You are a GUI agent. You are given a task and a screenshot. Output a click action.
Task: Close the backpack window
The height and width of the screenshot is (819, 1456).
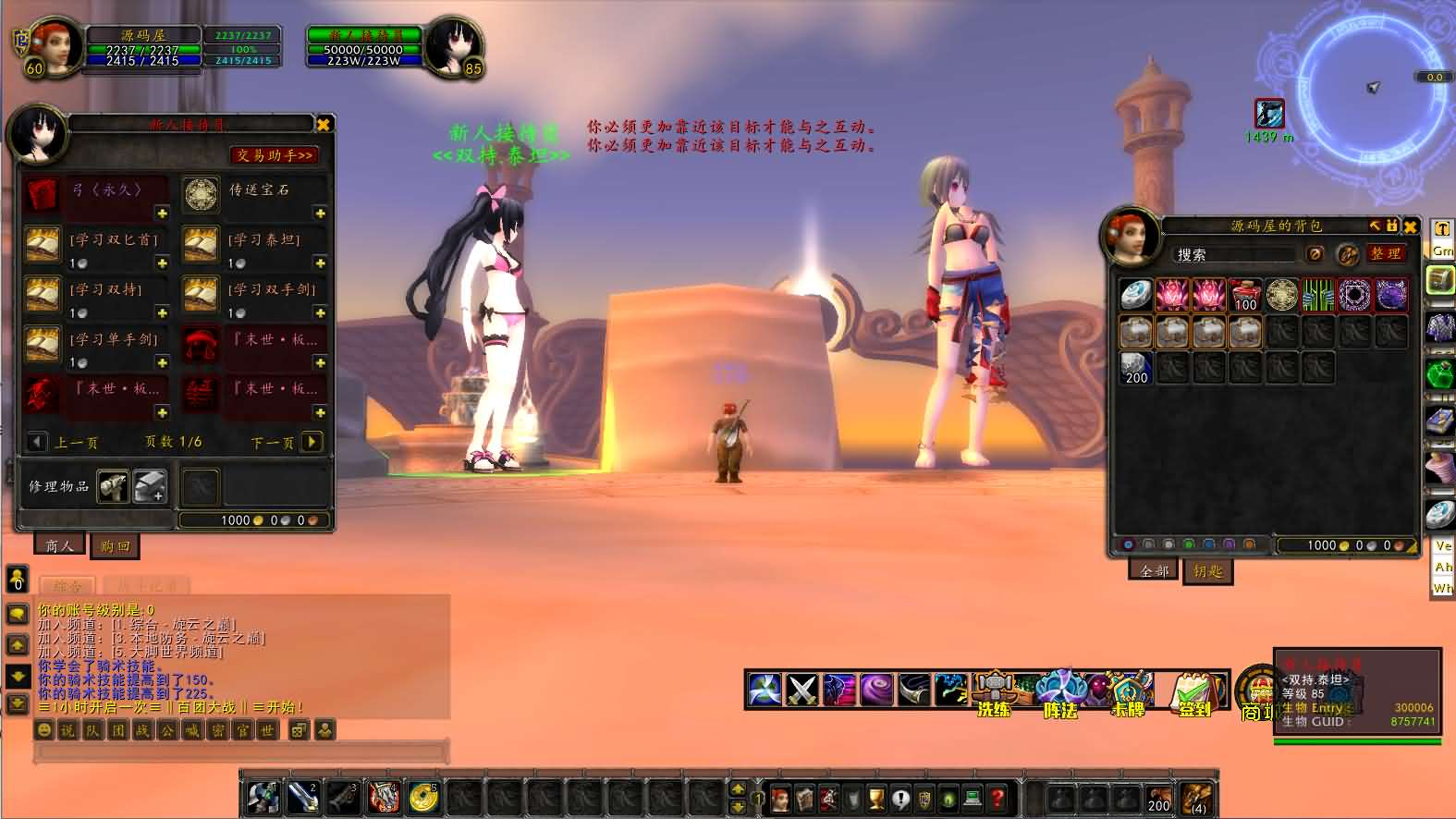1410,226
